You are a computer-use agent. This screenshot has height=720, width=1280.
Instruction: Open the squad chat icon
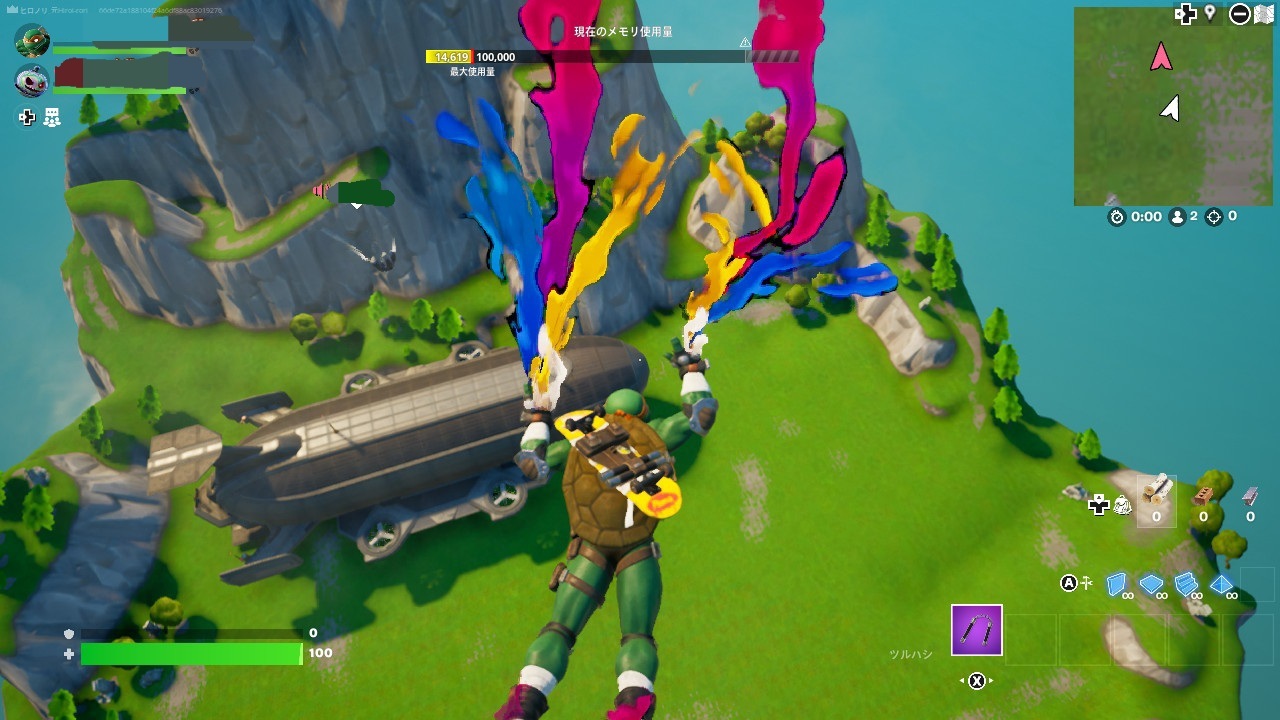pos(52,118)
